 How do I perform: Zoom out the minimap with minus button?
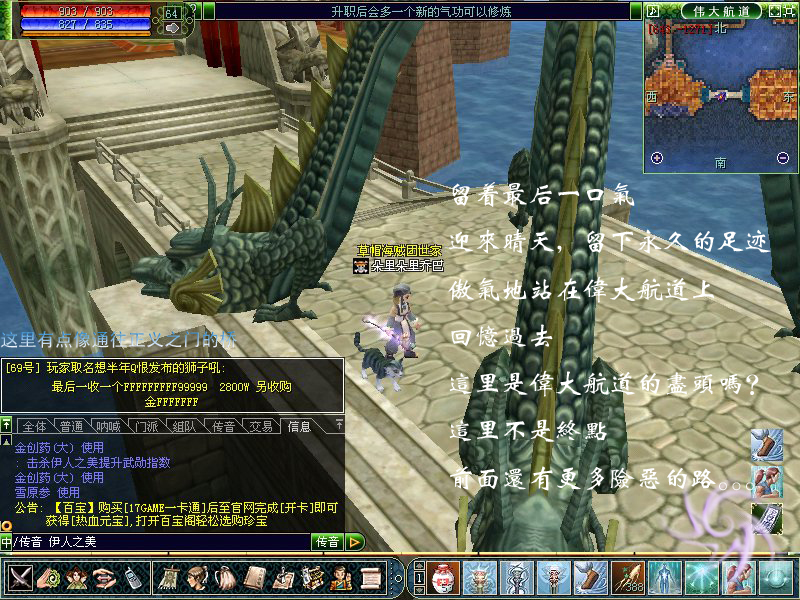pos(782,158)
